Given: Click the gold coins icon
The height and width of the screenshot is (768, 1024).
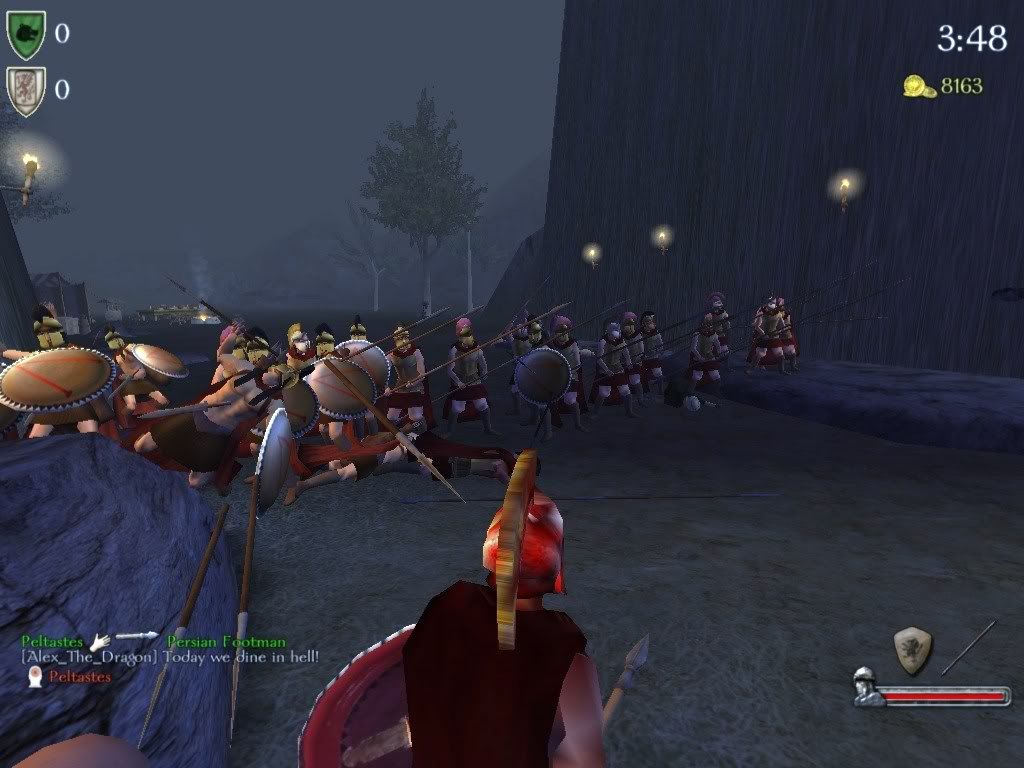Looking at the screenshot, I should pos(919,87).
